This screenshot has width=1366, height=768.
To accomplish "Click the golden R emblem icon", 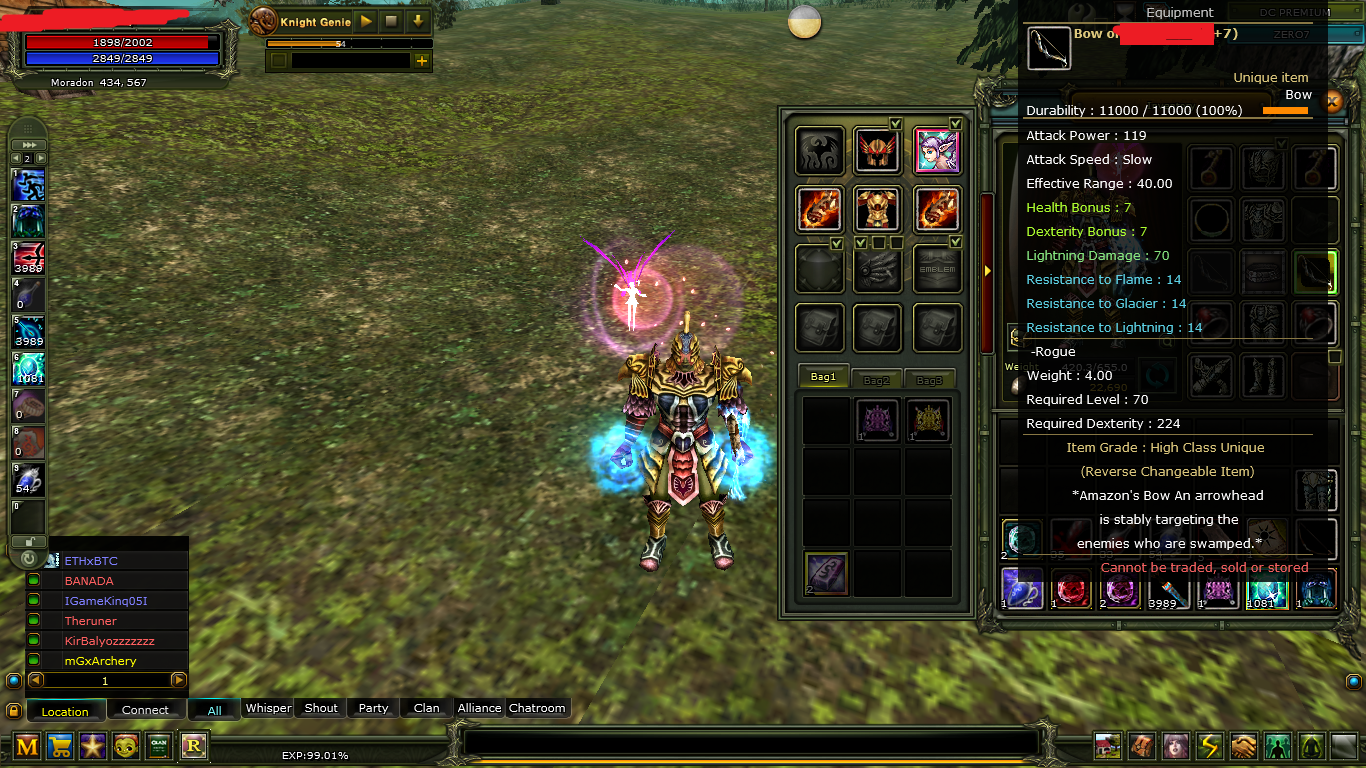I will [193, 746].
